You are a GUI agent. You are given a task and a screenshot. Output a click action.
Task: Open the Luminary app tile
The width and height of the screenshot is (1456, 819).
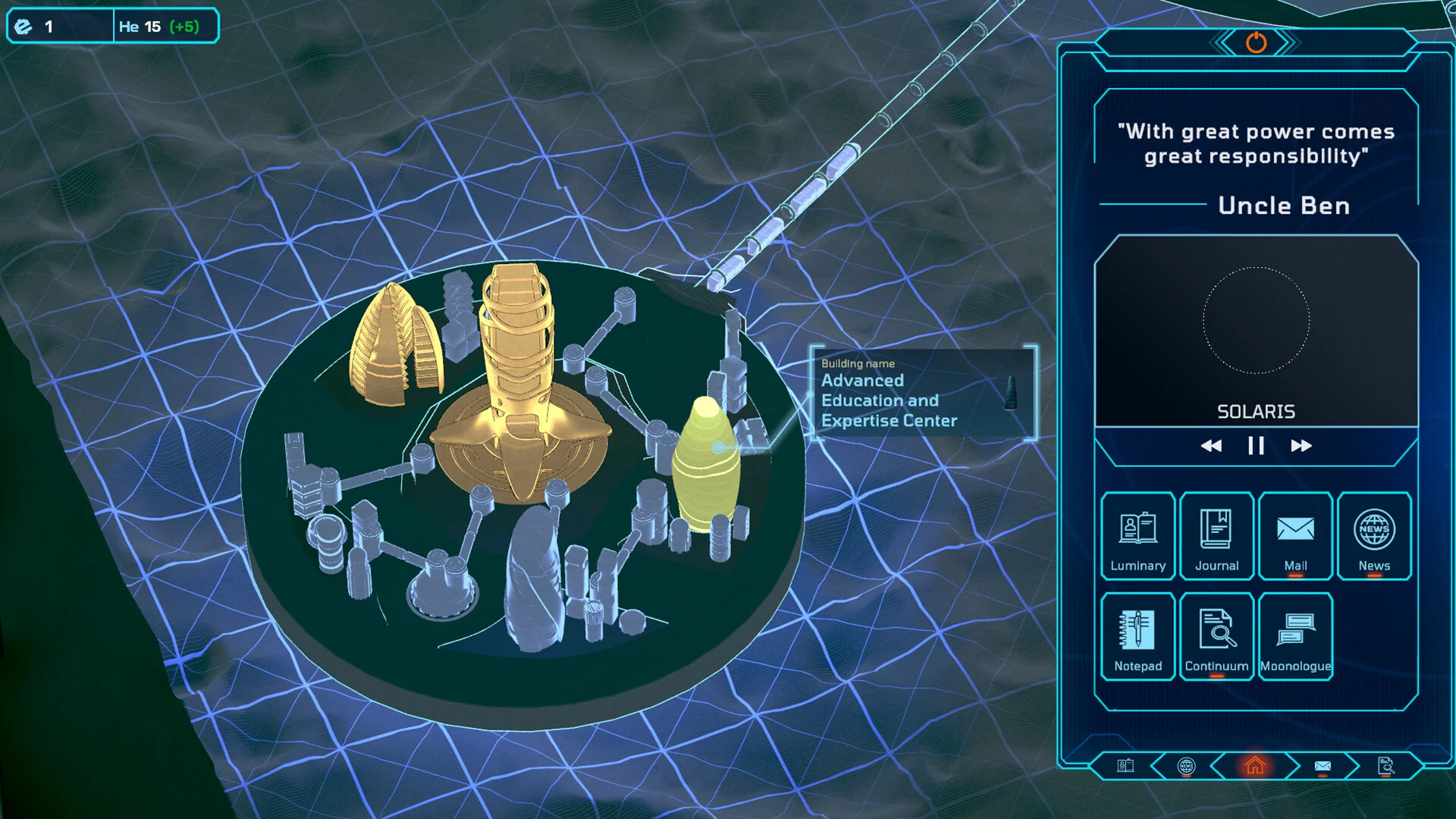pyautogui.click(x=1137, y=536)
